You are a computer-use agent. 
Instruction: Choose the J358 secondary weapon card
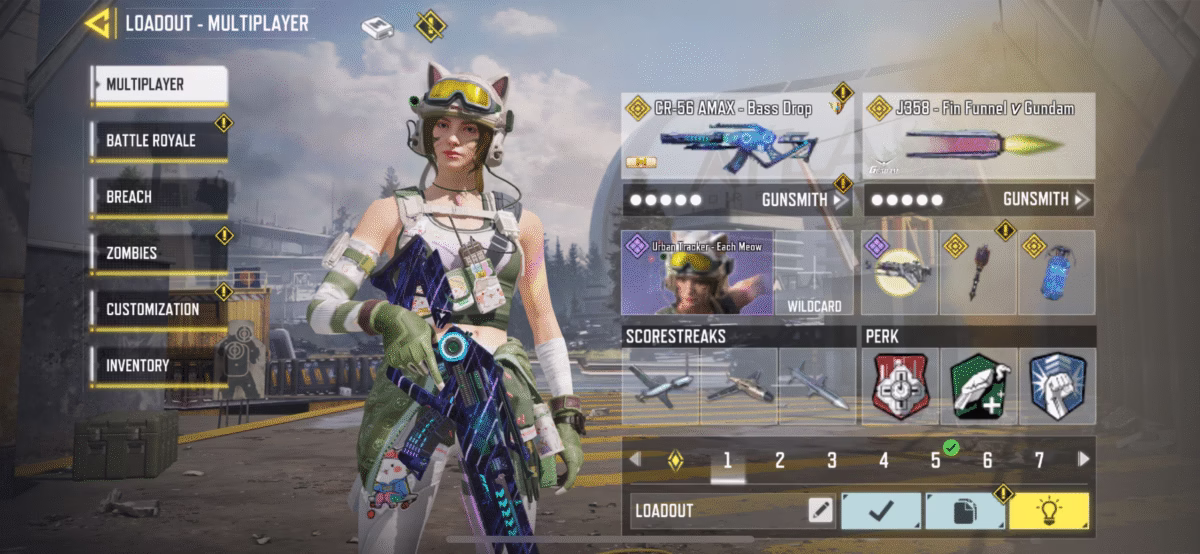tap(978, 136)
